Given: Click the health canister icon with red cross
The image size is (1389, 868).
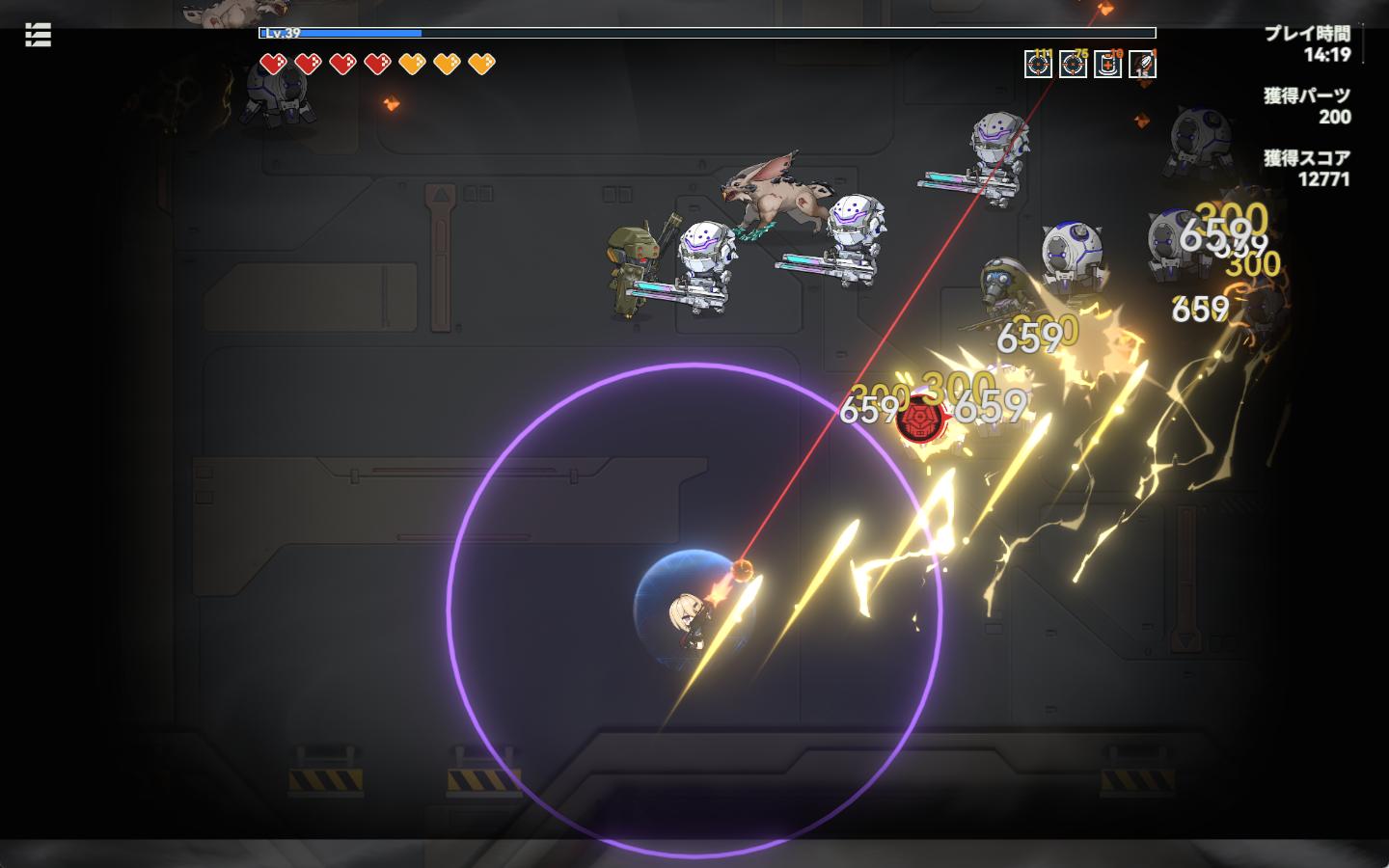Looking at the screenshot, I should [1107, 65].
